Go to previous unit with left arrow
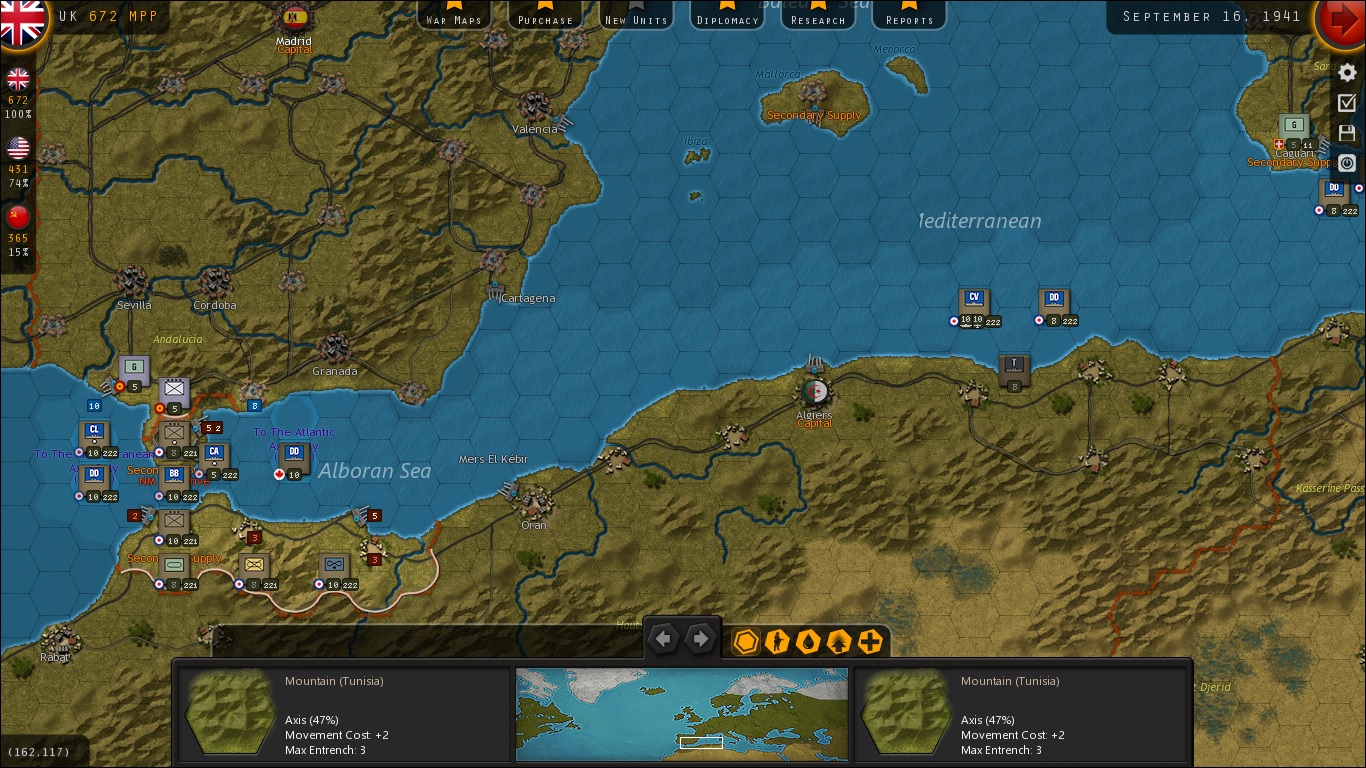The image size is (1366, 768). (664, 639)
